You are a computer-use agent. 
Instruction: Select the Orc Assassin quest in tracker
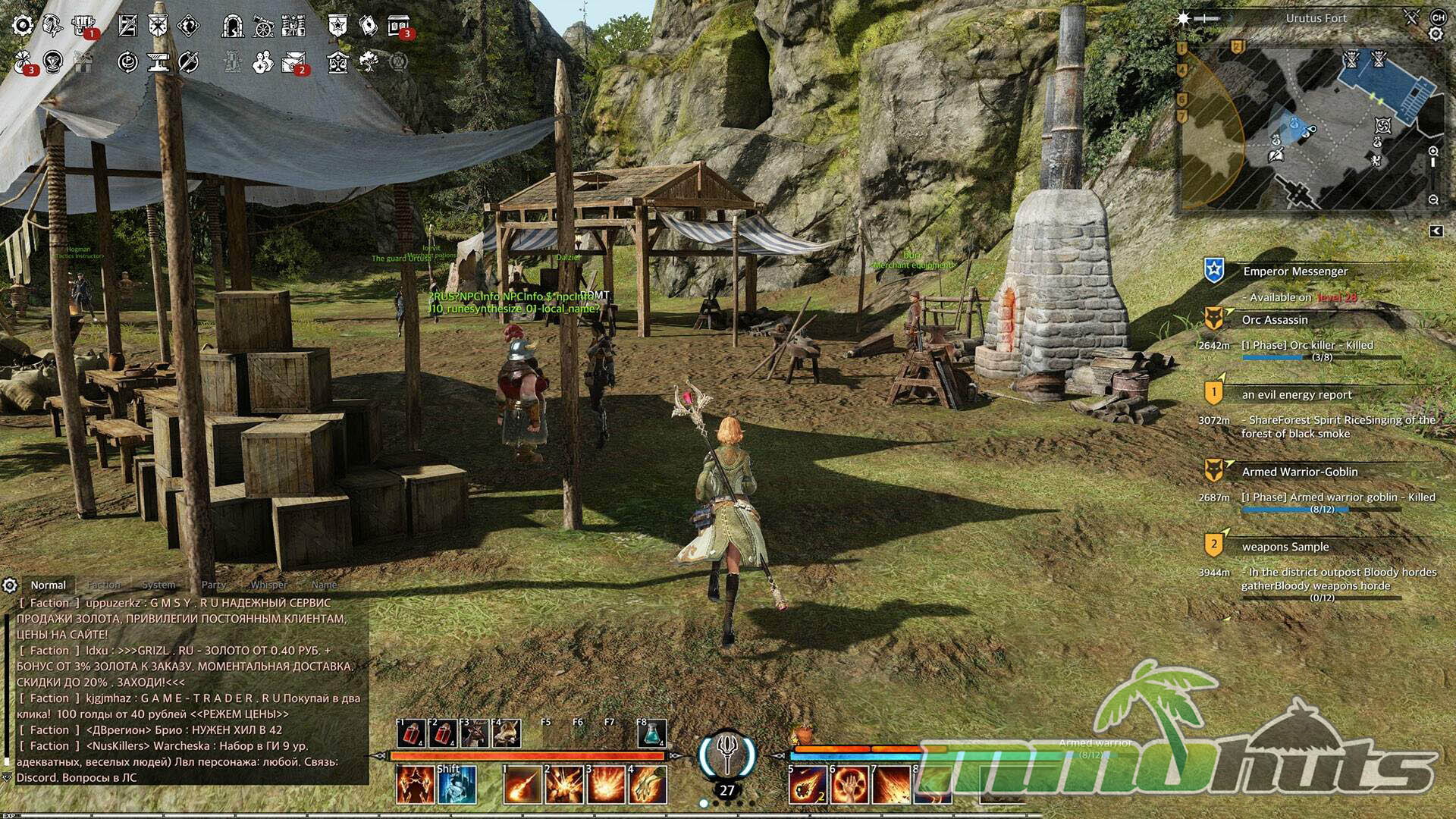tap(1275, 320)
